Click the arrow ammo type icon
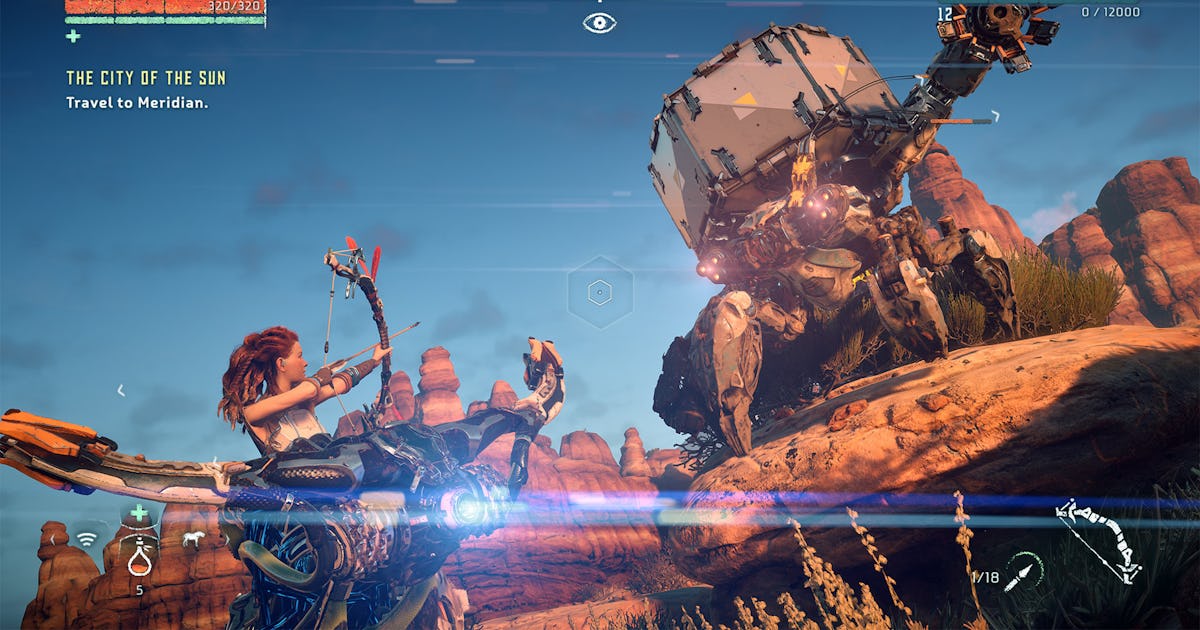This screenshot has width=1200, height=630. 1022,573
